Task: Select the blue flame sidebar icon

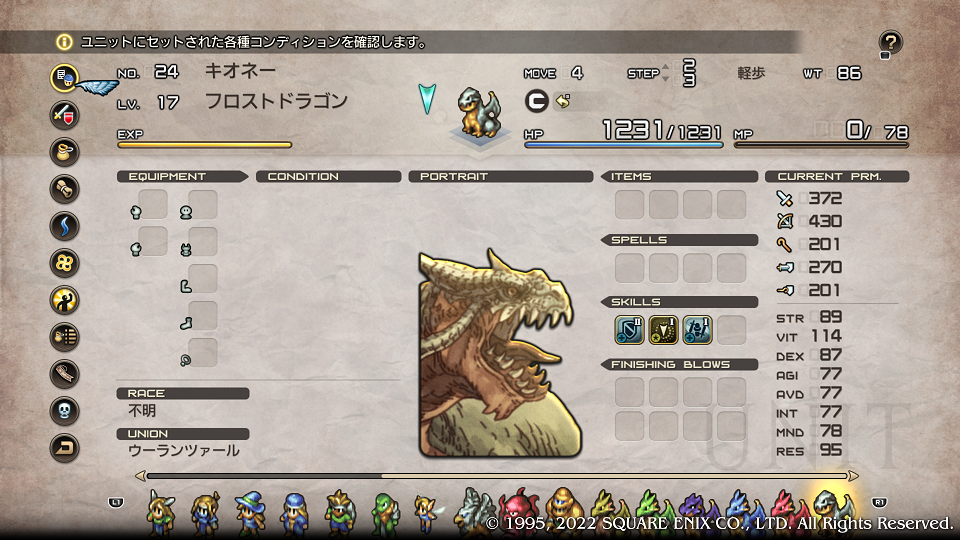Action: [x=65, y=225]
